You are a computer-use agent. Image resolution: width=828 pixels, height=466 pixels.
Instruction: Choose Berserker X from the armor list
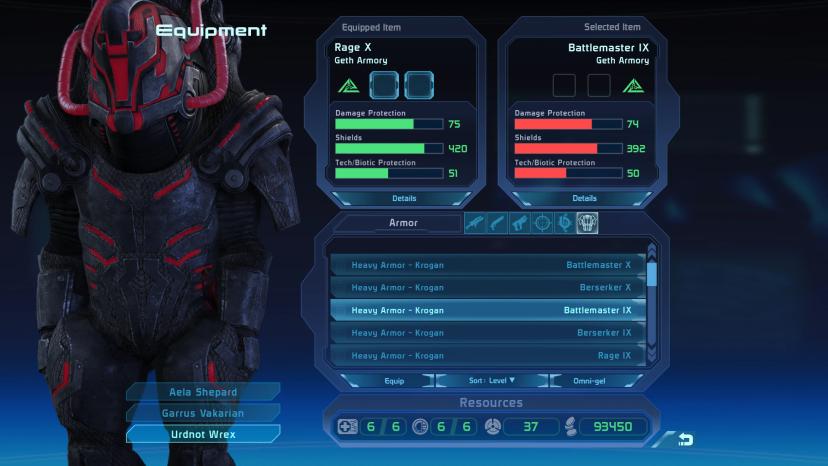(490, 288)
